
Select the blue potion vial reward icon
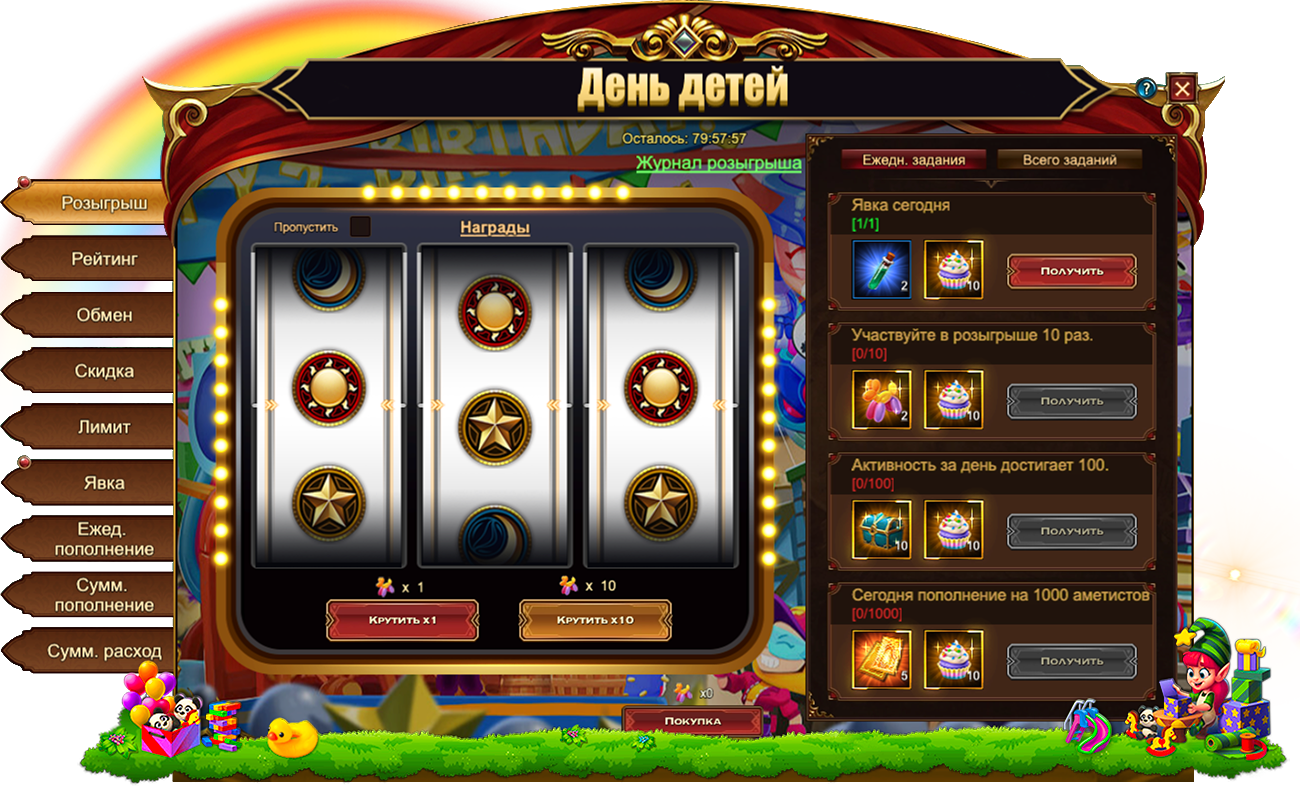(x=881, y=270)
